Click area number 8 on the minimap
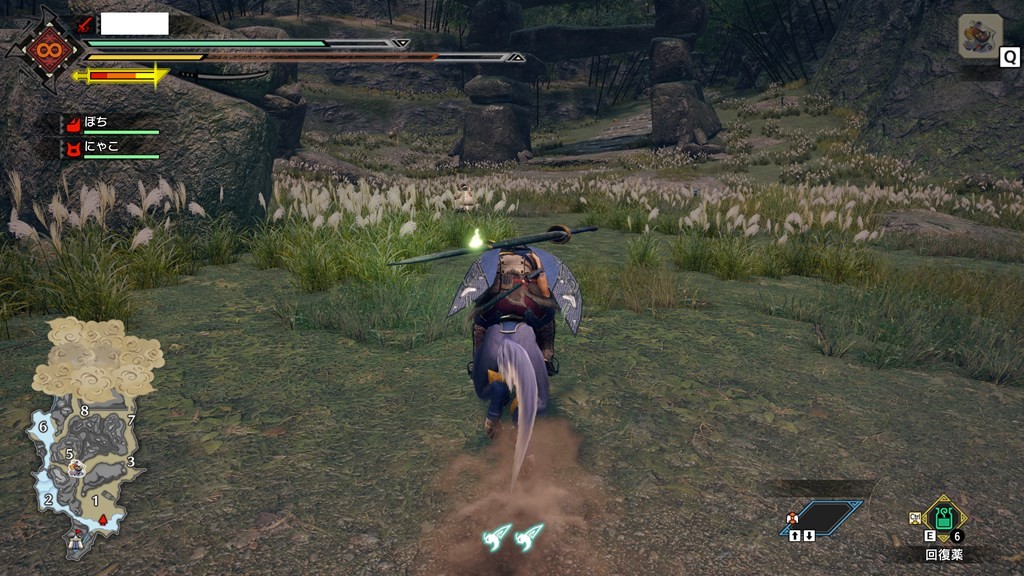The width and height of the screenshot is (1024, 576). (84, 410)
